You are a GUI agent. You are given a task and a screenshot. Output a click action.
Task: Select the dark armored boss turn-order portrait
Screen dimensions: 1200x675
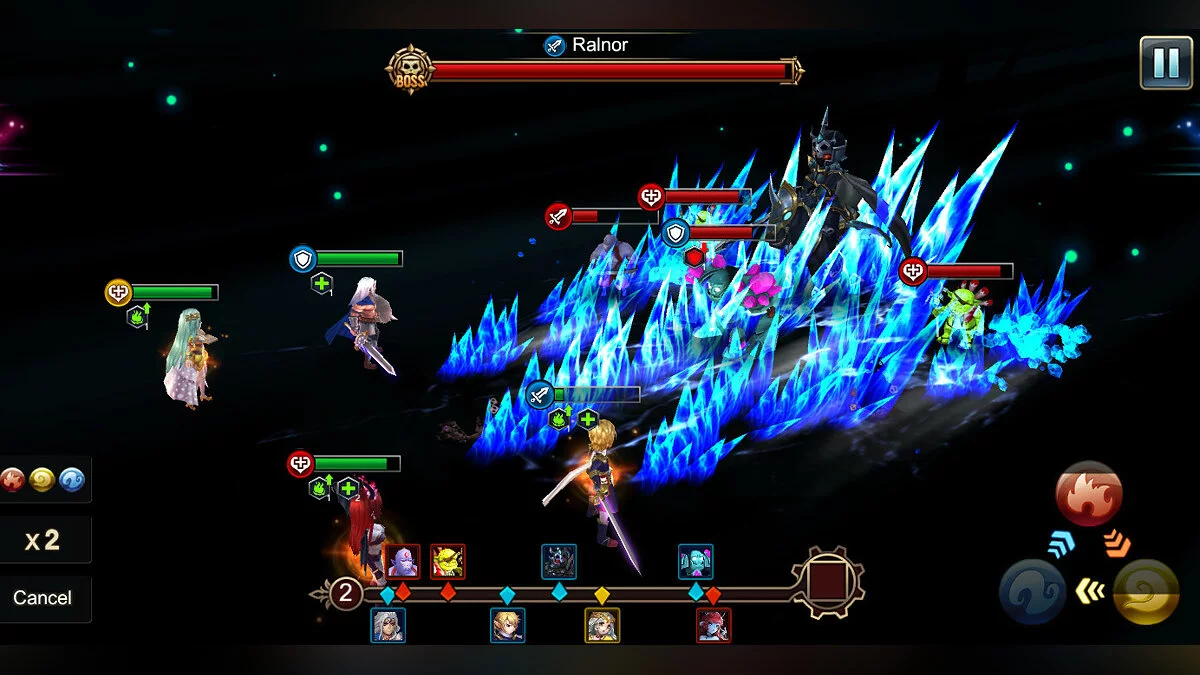(x=559, y=562)
